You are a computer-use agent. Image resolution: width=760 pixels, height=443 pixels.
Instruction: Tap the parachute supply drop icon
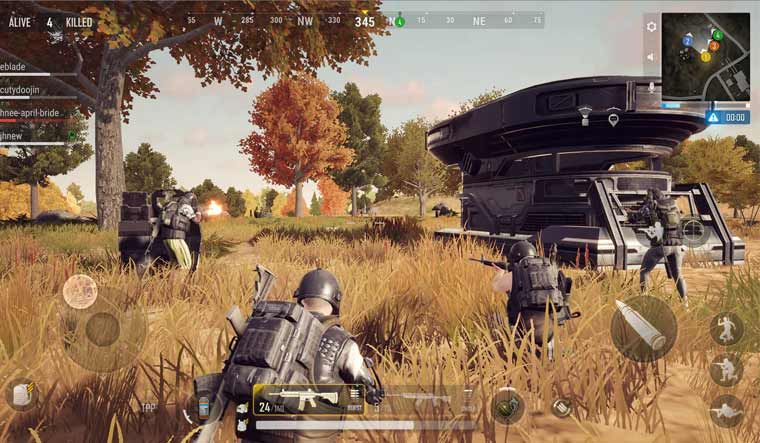click(585, 119)
